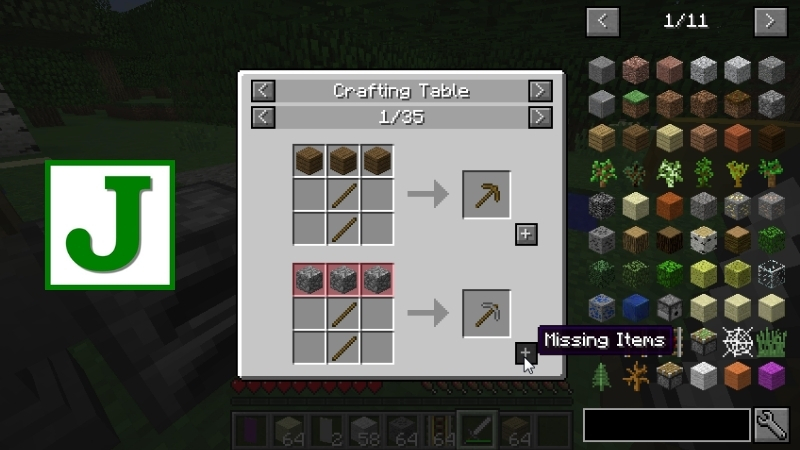Image resolution: width=800 pixels, height=450 pixels.
Task: Pick the tall grass item in the list
Action: click(x=771, y=341)
